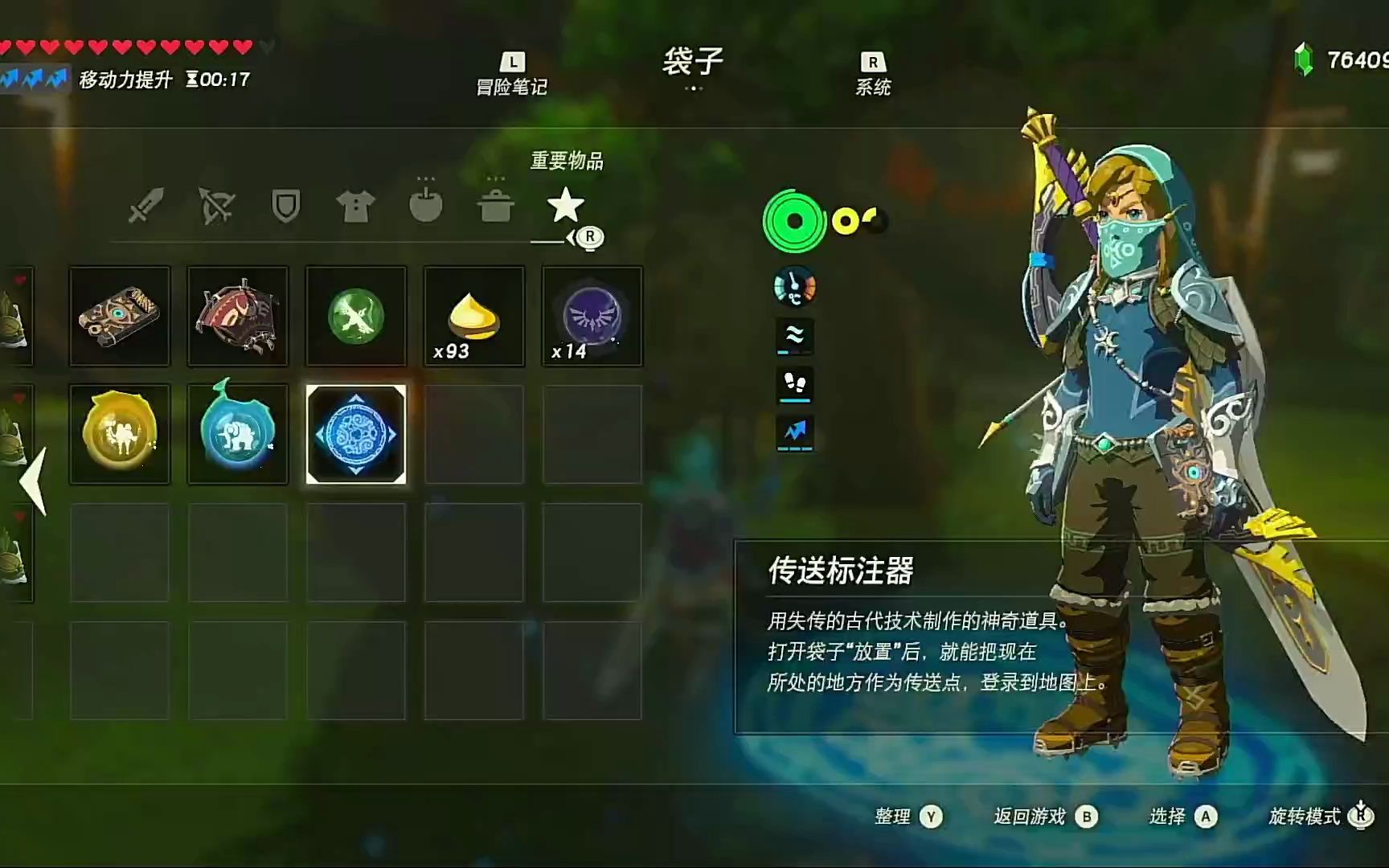
Task: Open the cooked food category icon
Action: [497, 205]
